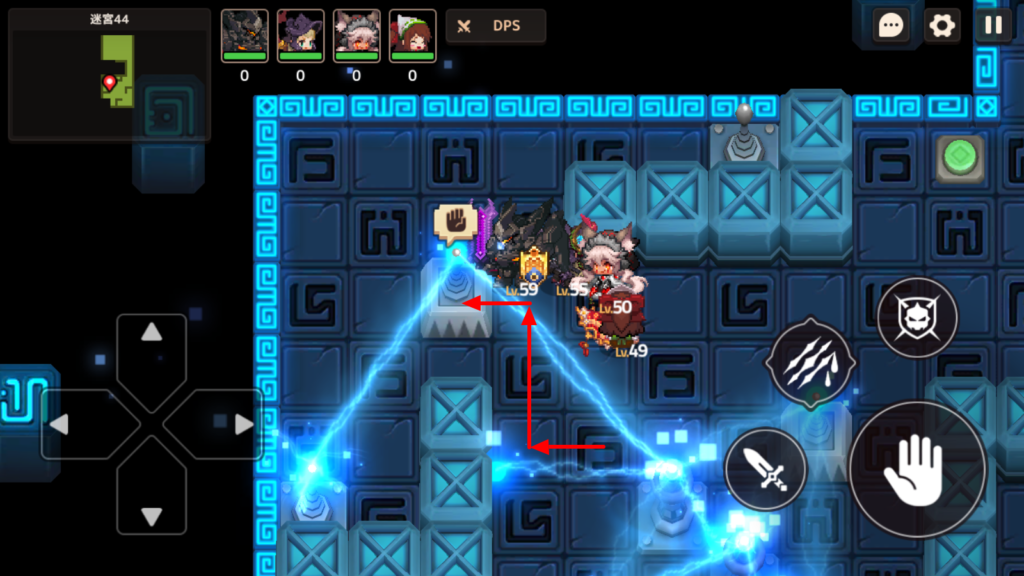Select the white-haired cat-eared hero portrait

(356, 36)
